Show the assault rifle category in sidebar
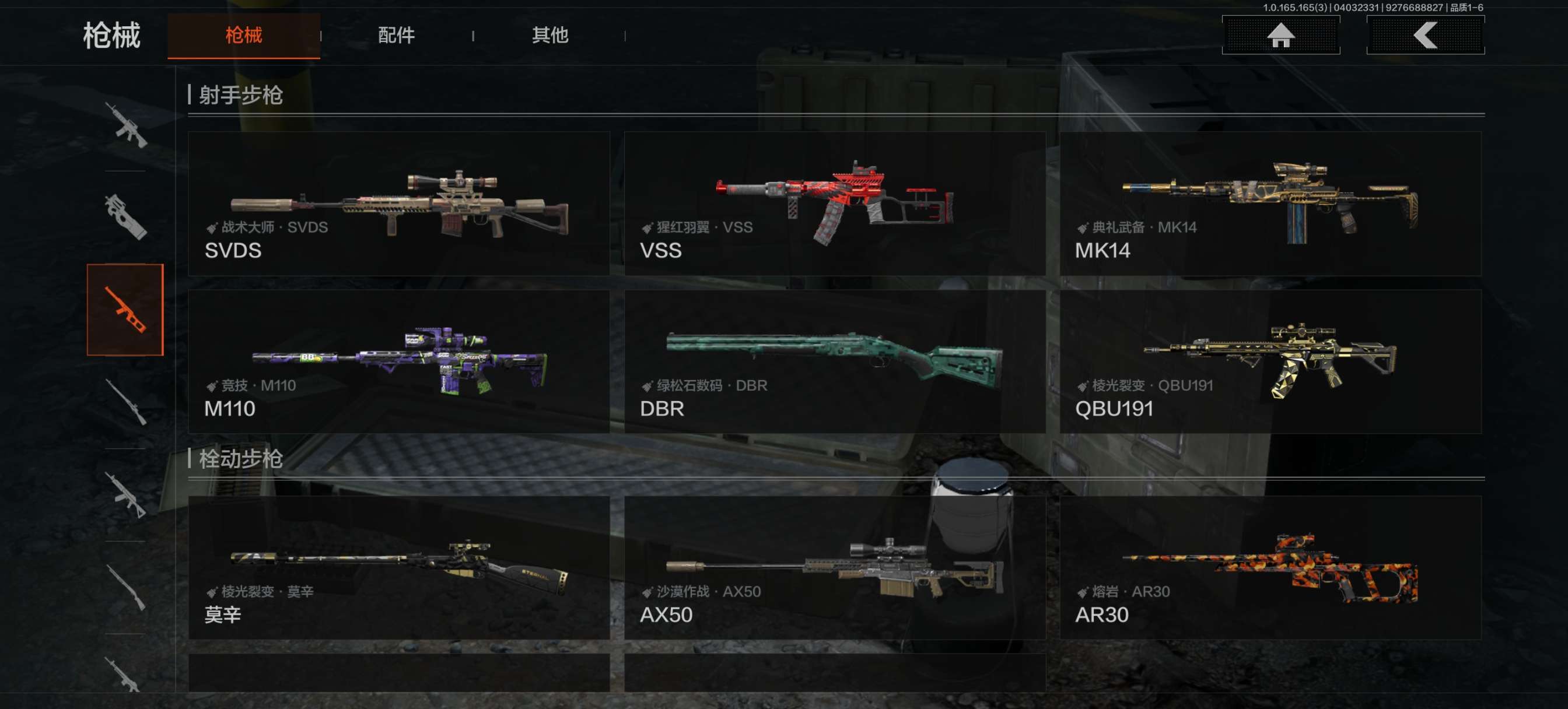The height and width of the screenshot is (709, 1568). (x=125, y=125)
